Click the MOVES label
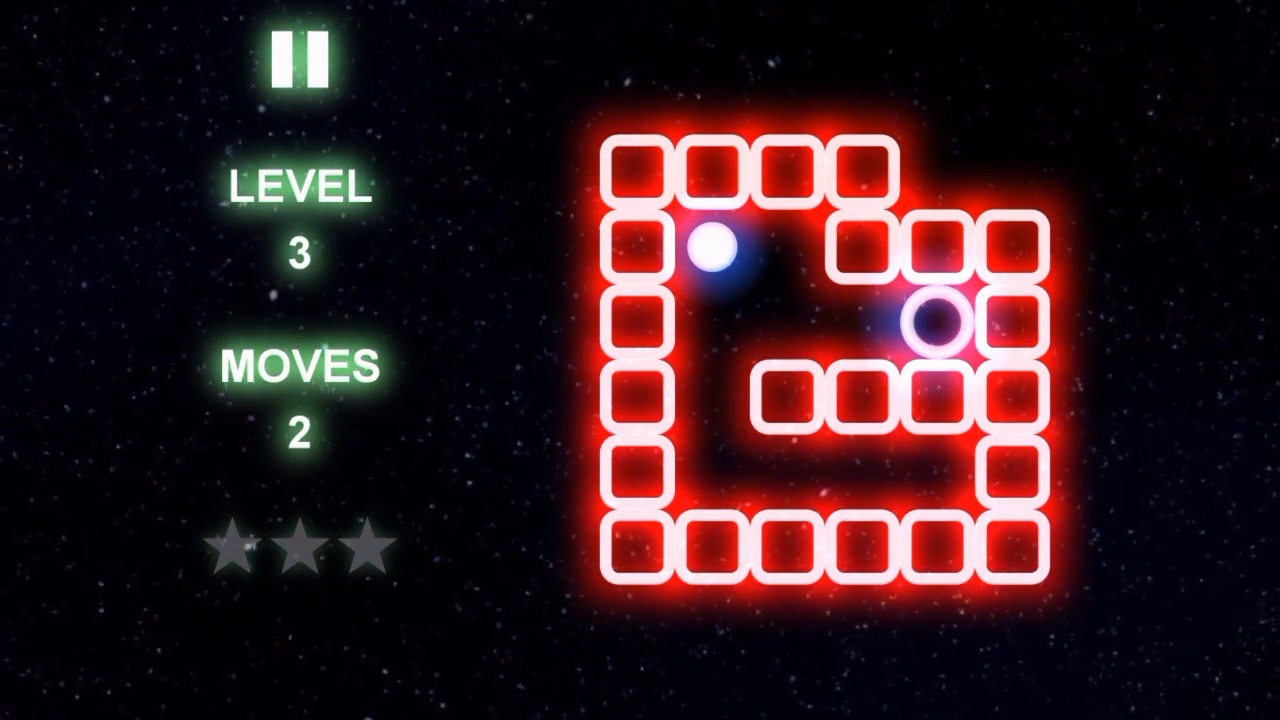 click(x=300, y=364)
